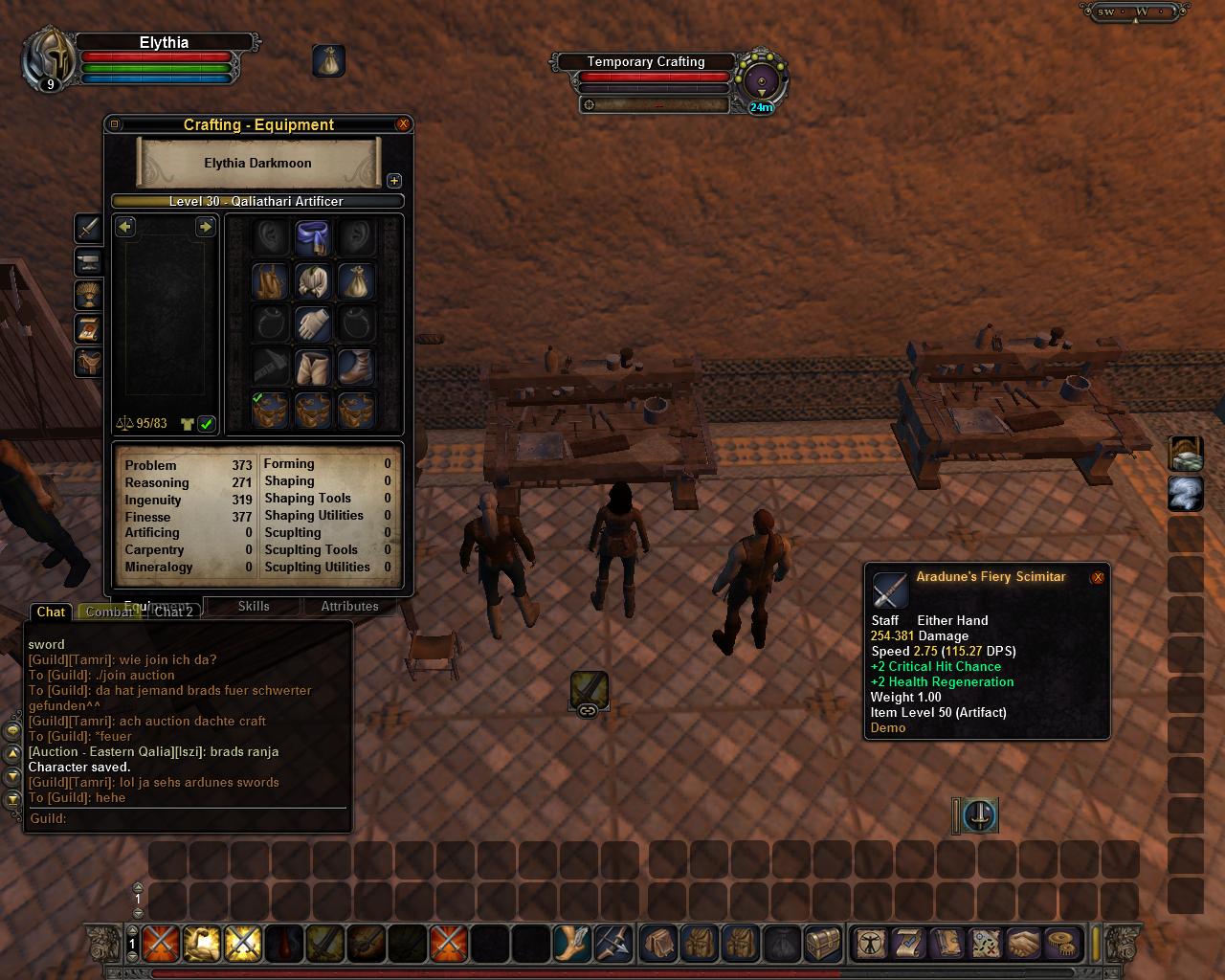Click the compass at the top right
Image resolution: width=1225 pixels, height=980 pixels.
(1141, 12)
